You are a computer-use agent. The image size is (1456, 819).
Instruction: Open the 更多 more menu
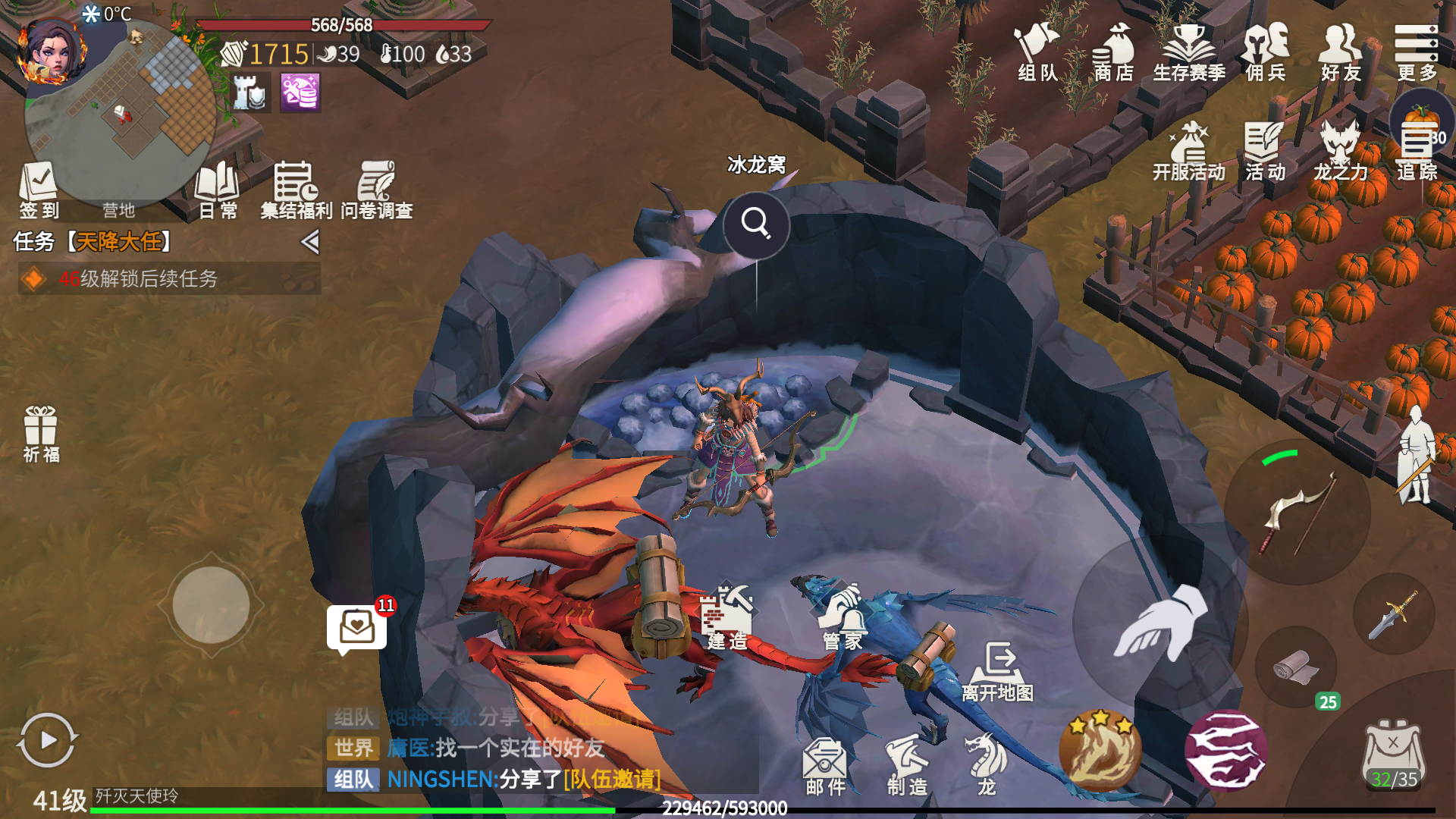coord(1417,52)
